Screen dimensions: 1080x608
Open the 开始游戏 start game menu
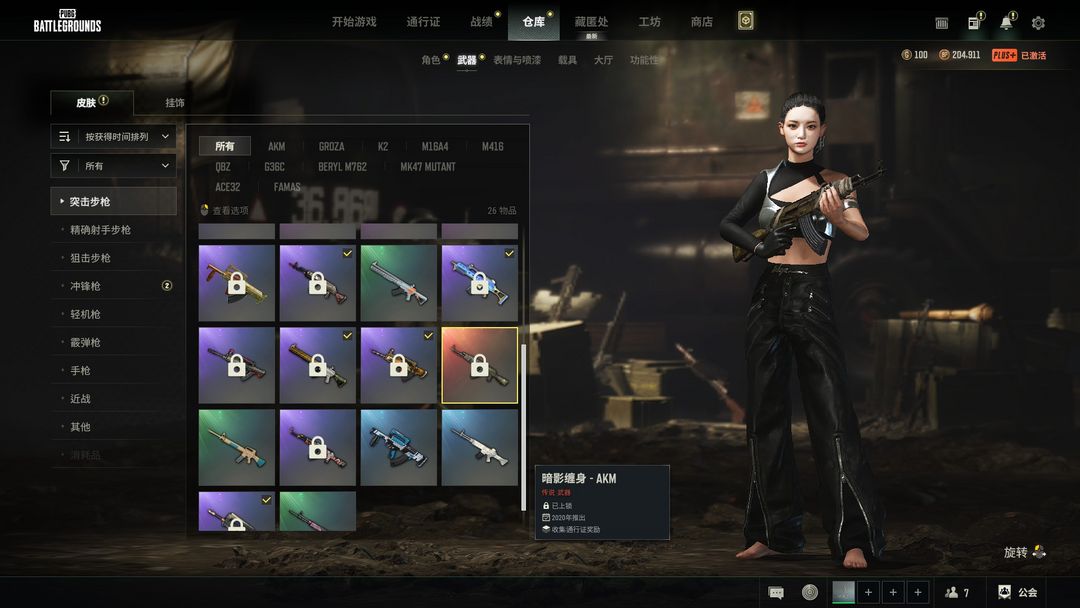(x=354, y=22)
